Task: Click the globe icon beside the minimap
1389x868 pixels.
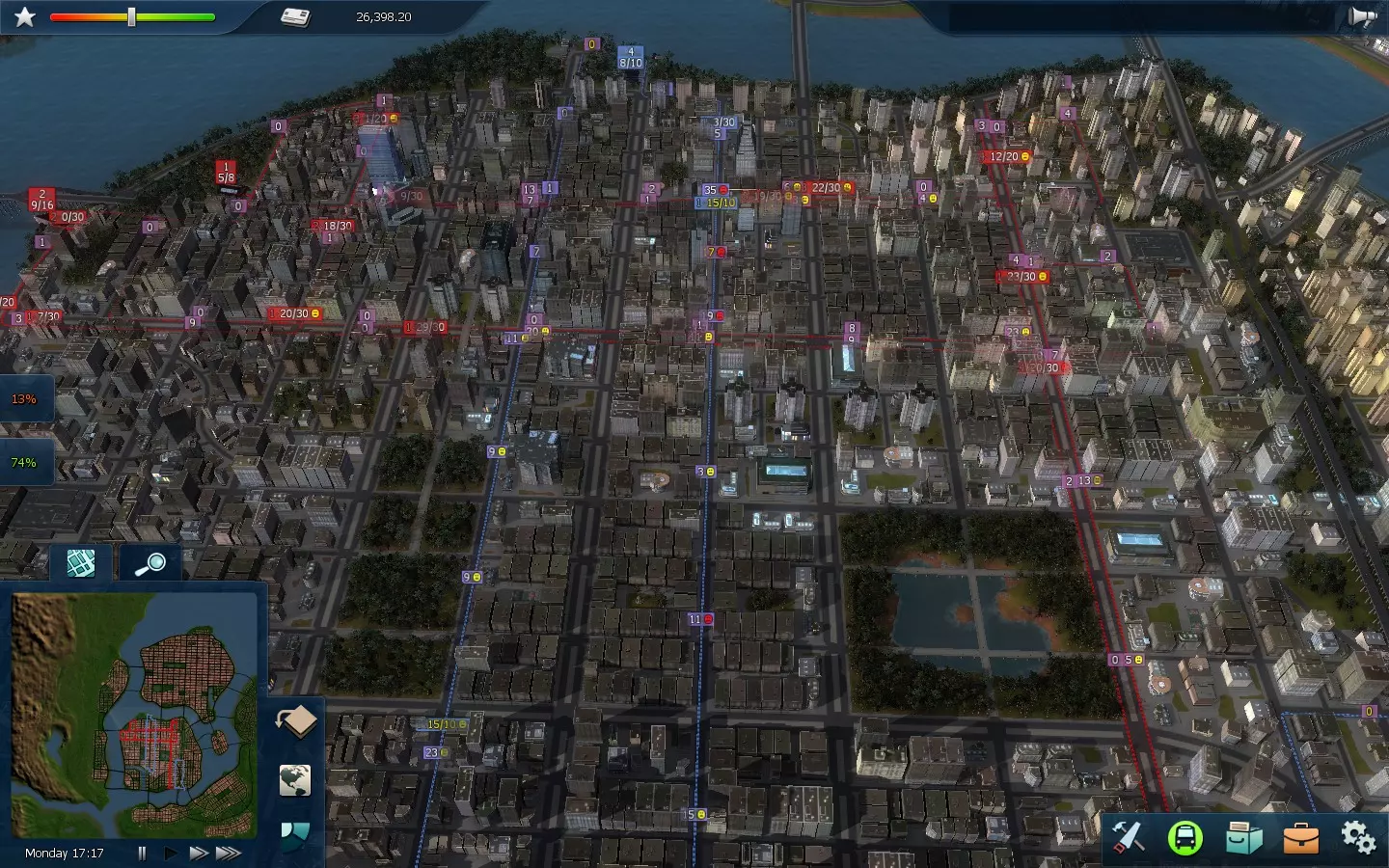Action: coord(295,780)
